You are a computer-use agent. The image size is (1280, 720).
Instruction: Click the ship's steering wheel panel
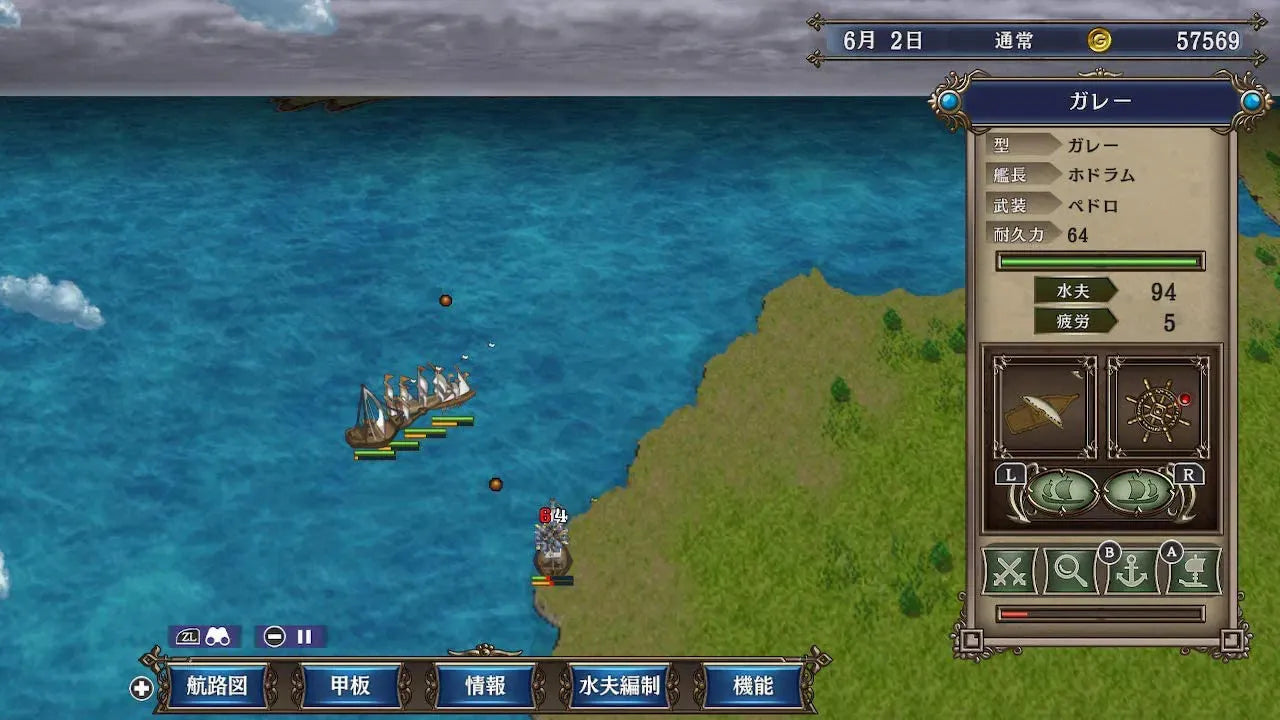1158,408
